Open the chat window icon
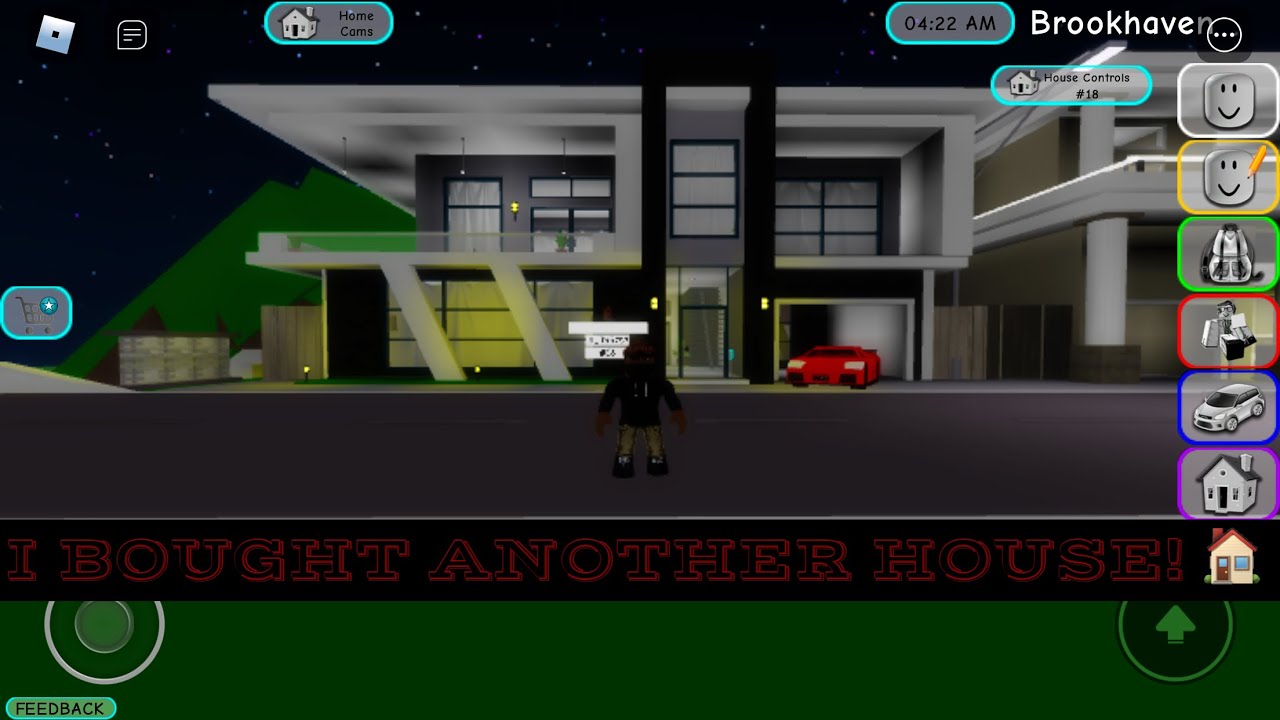This screenshot has width=1280, height=720. [x=132, y=35]
